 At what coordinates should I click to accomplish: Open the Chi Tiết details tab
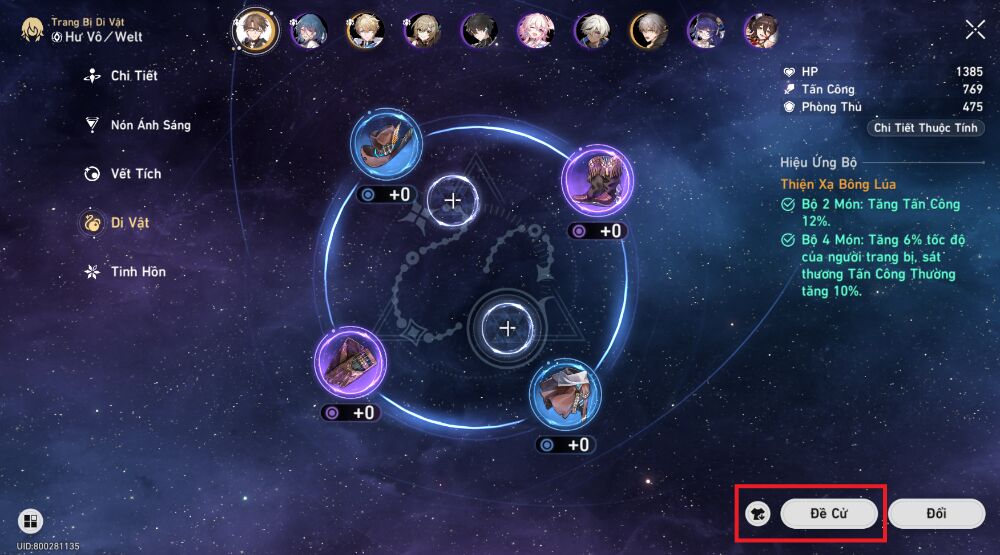coord(133,76)
